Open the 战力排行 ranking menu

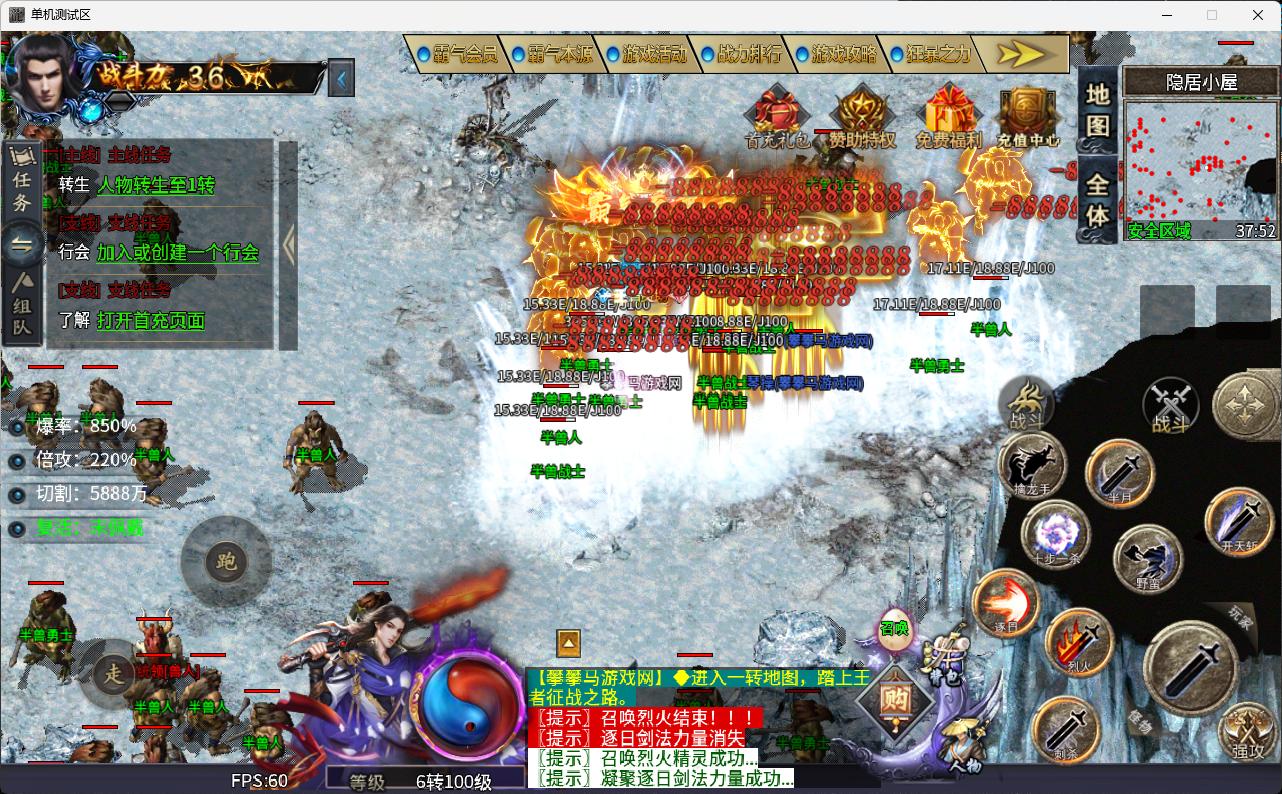(x=740, y=54)
